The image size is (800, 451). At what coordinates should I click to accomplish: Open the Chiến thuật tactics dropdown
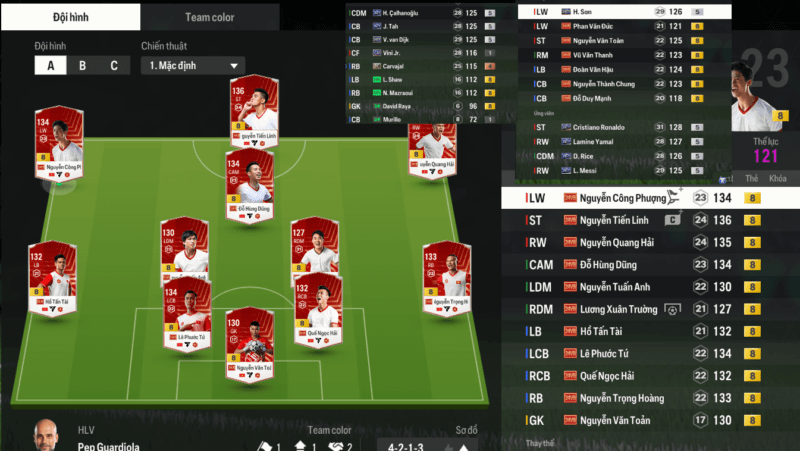click(192, 66)
